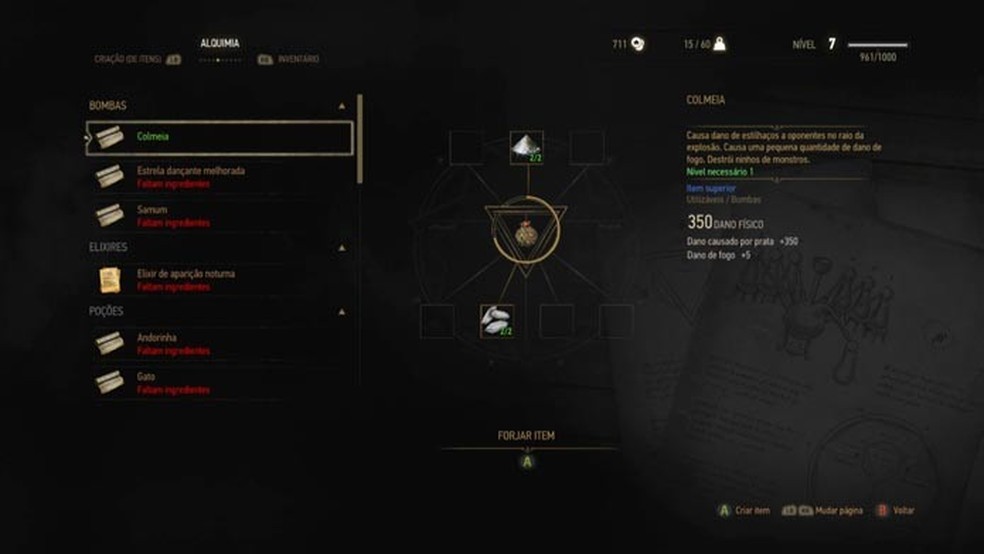The width and height of the screenshot is (984, 554).
Task: Click the recipe list scrollbar
Action: coord(359,140)
